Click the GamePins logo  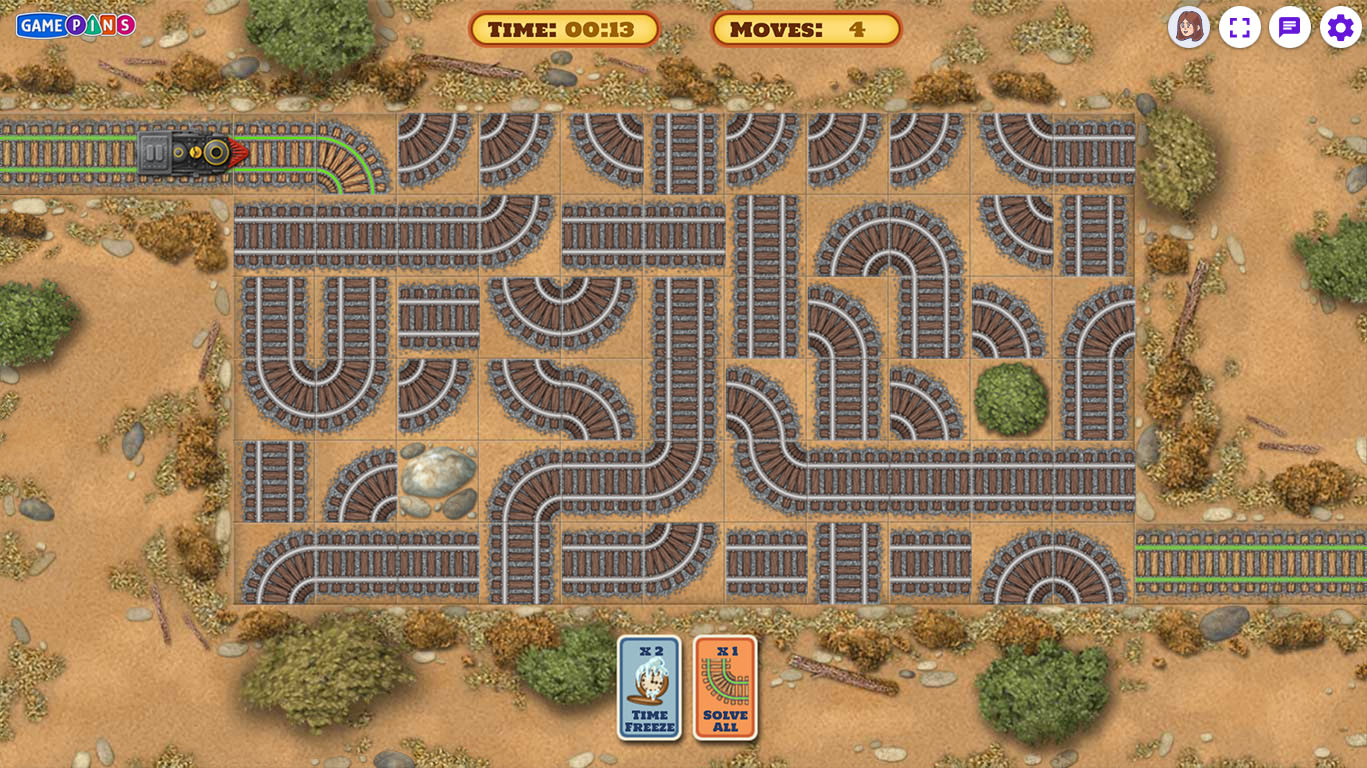pos(76,25)
